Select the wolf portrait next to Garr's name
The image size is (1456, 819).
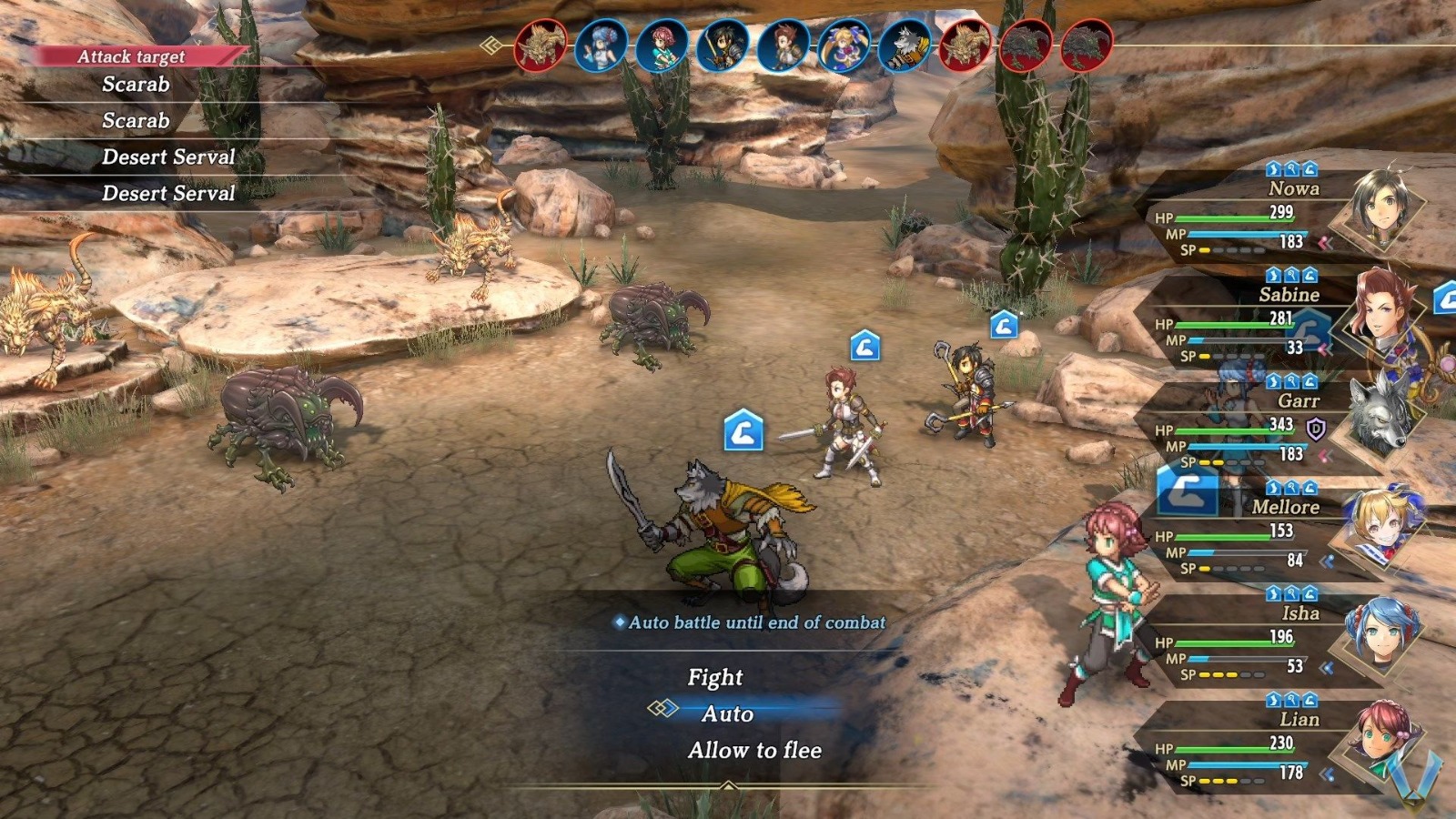(1380, 414)
